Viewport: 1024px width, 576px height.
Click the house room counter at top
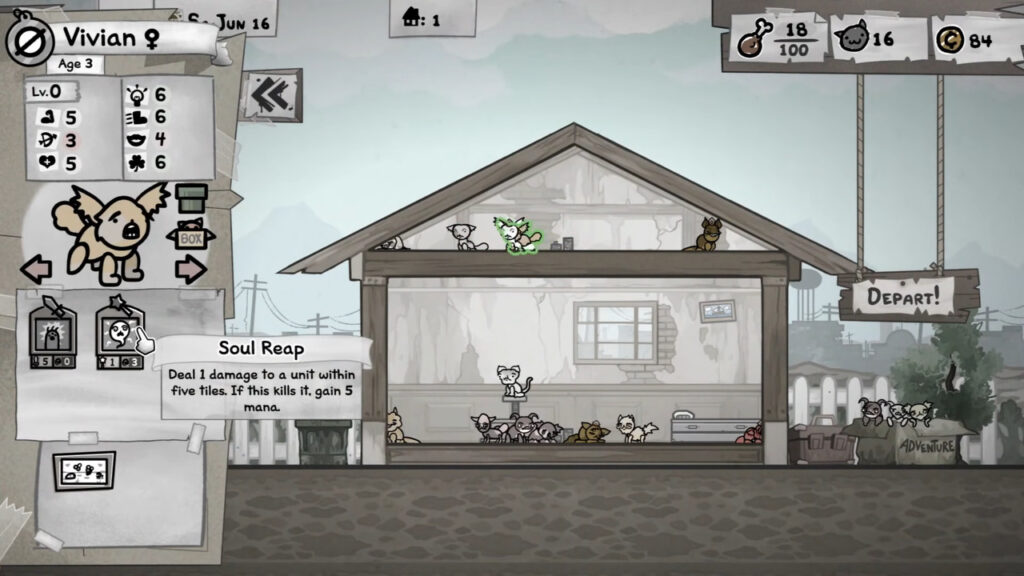coord(421,19)
